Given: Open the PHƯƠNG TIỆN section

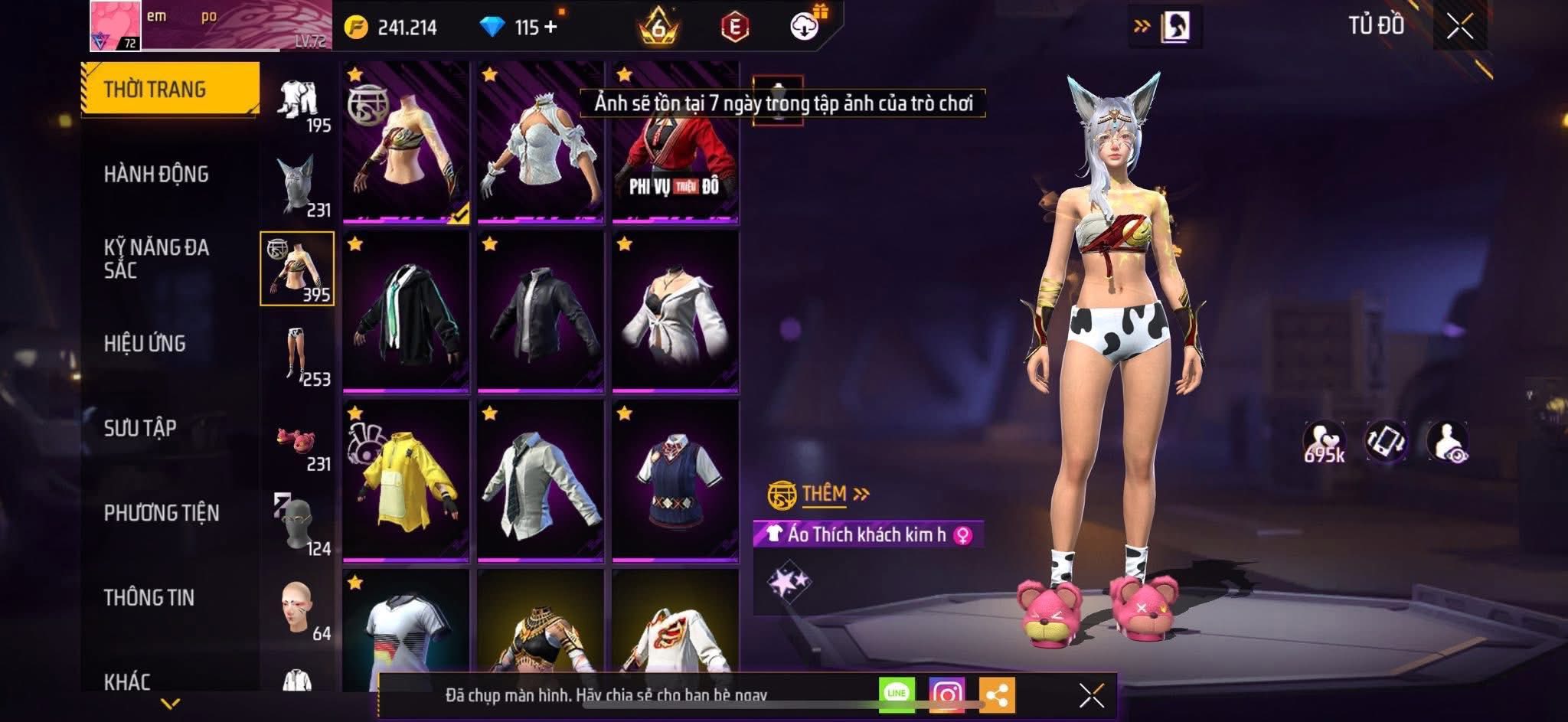Looking at the screenshot, I should (161, 512).
